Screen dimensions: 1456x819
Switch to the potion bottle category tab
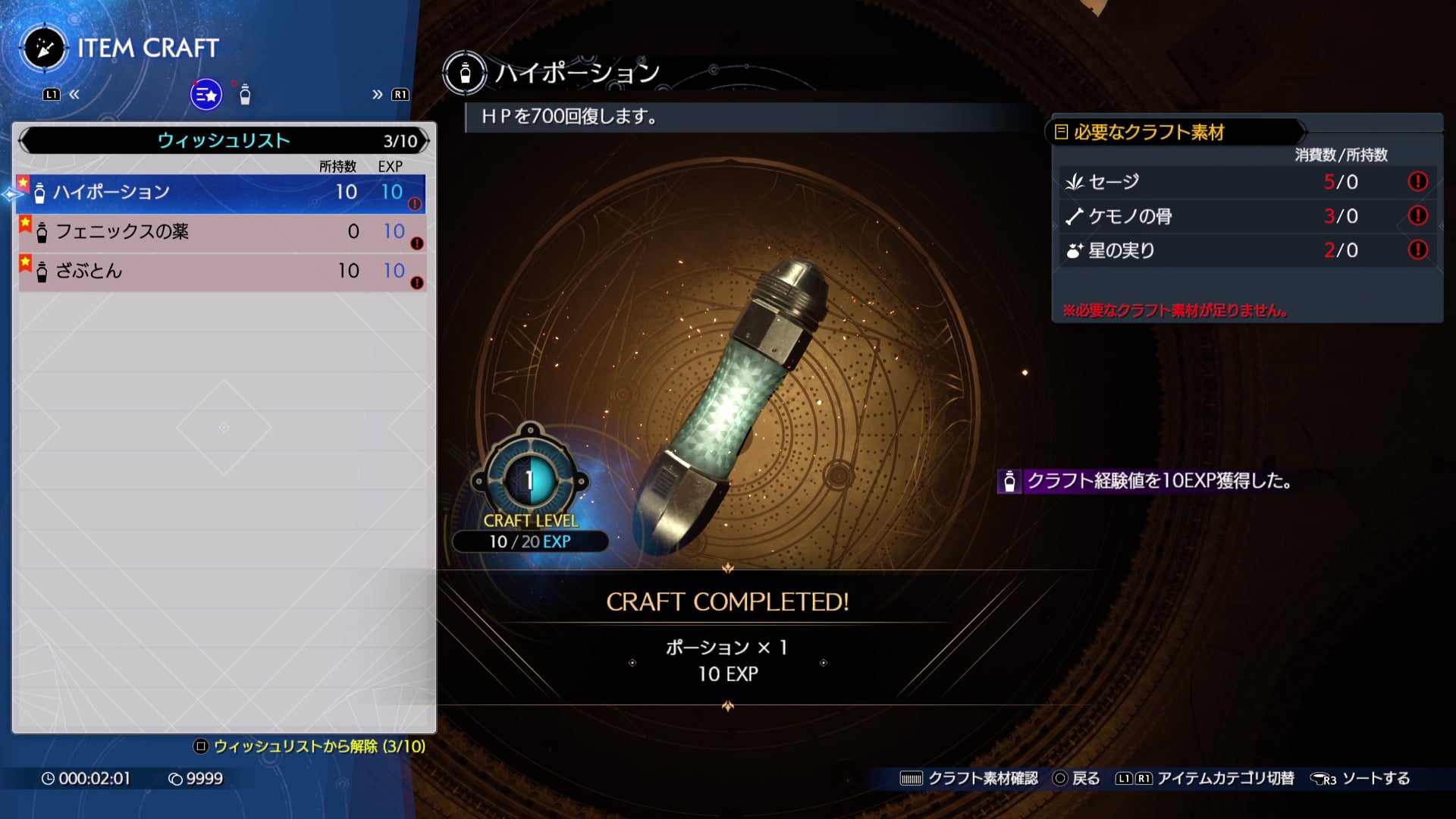point(245,95)
